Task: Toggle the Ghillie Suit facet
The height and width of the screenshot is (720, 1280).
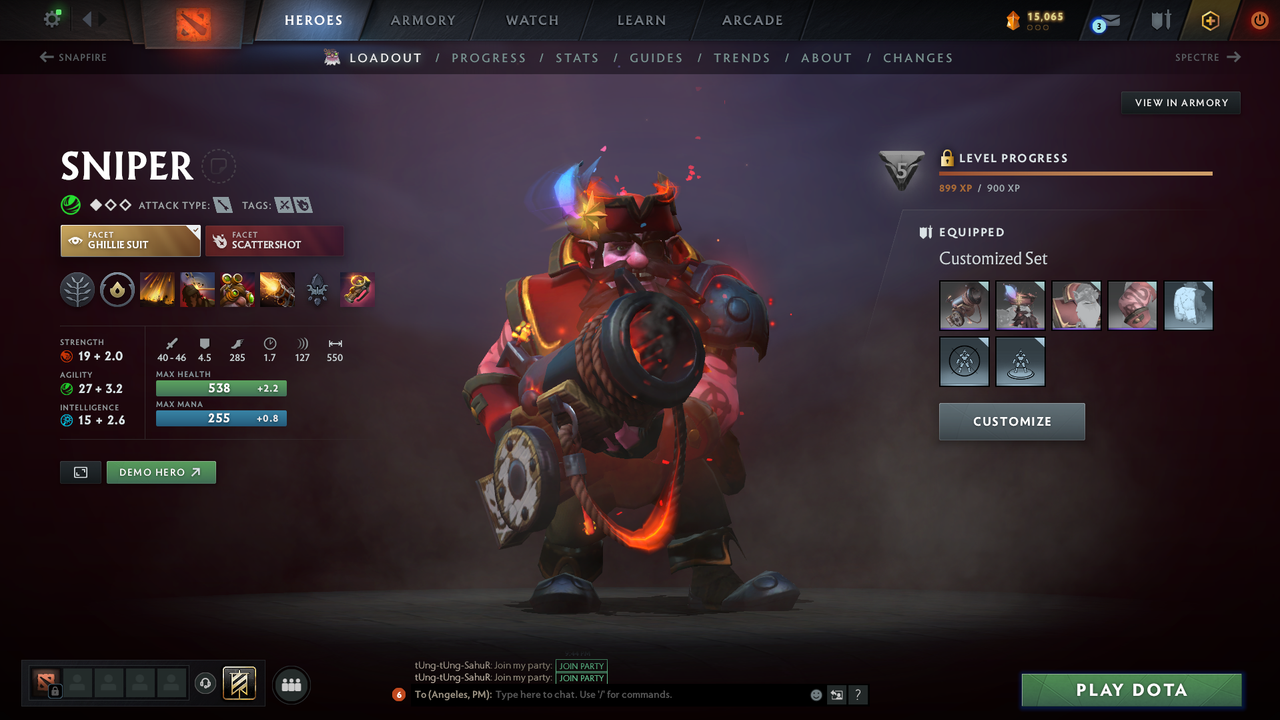Action: pos(130,240)
